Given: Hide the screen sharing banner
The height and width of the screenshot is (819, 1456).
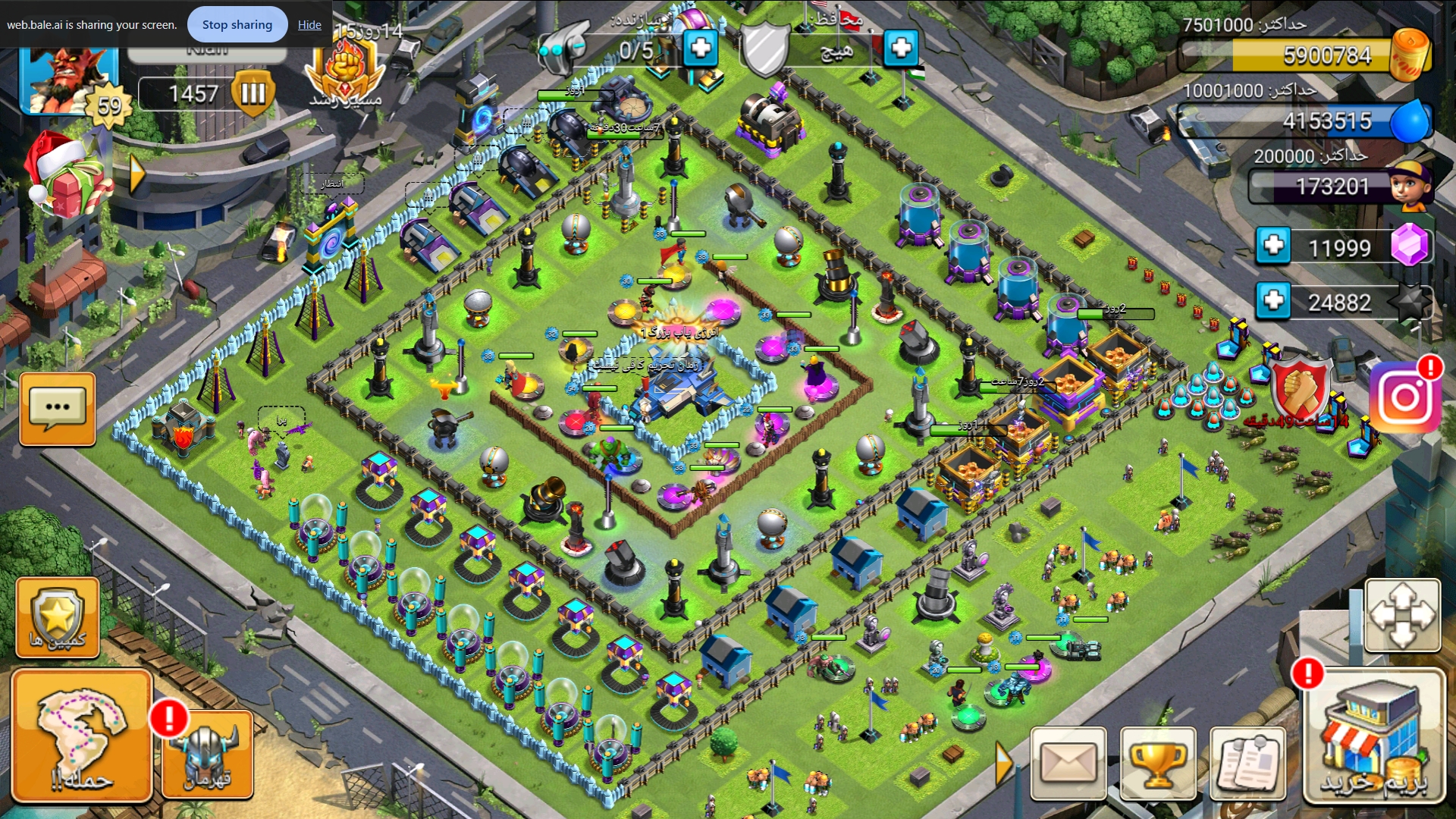Looking at the screenshot, I should [x=309, y=24].
